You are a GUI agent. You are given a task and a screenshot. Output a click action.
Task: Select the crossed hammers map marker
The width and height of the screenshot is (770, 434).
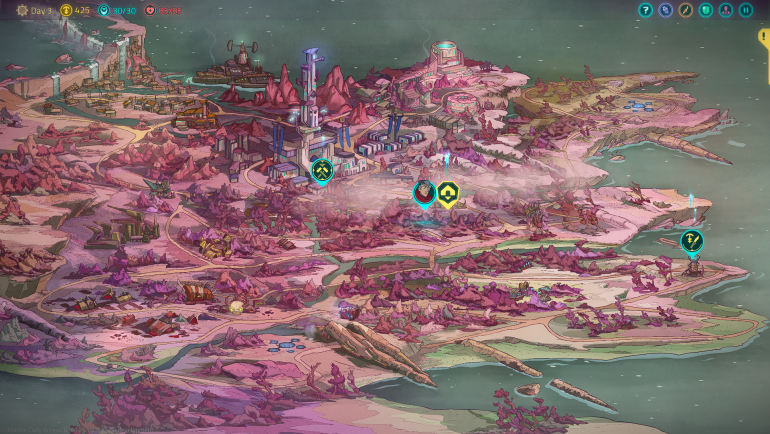coord(321,171)
